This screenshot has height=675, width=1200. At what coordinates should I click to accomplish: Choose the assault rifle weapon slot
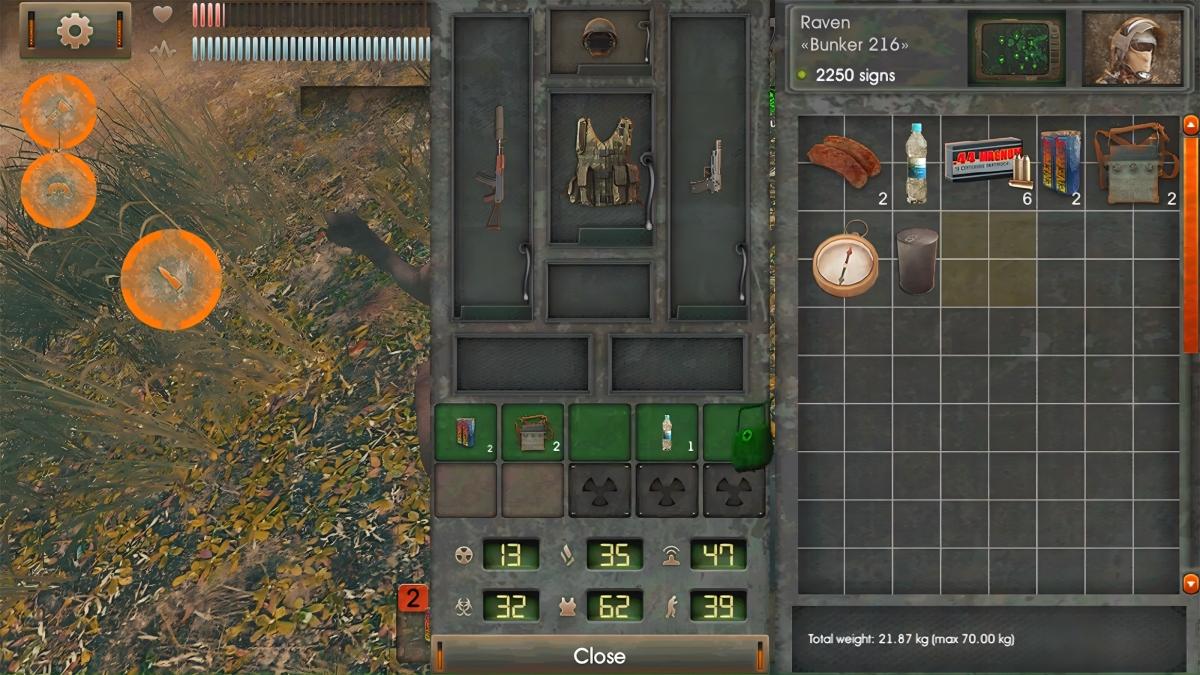493,168
